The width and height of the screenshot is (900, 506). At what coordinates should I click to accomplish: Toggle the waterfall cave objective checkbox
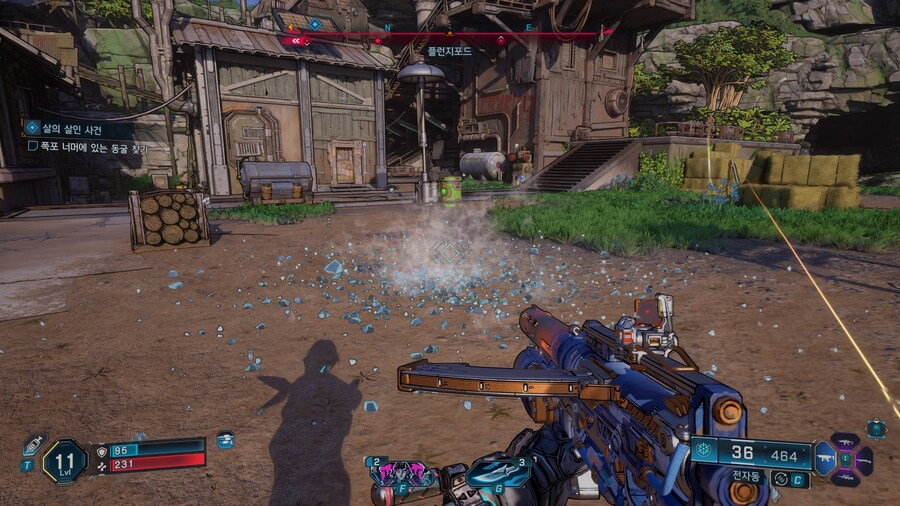33,147
